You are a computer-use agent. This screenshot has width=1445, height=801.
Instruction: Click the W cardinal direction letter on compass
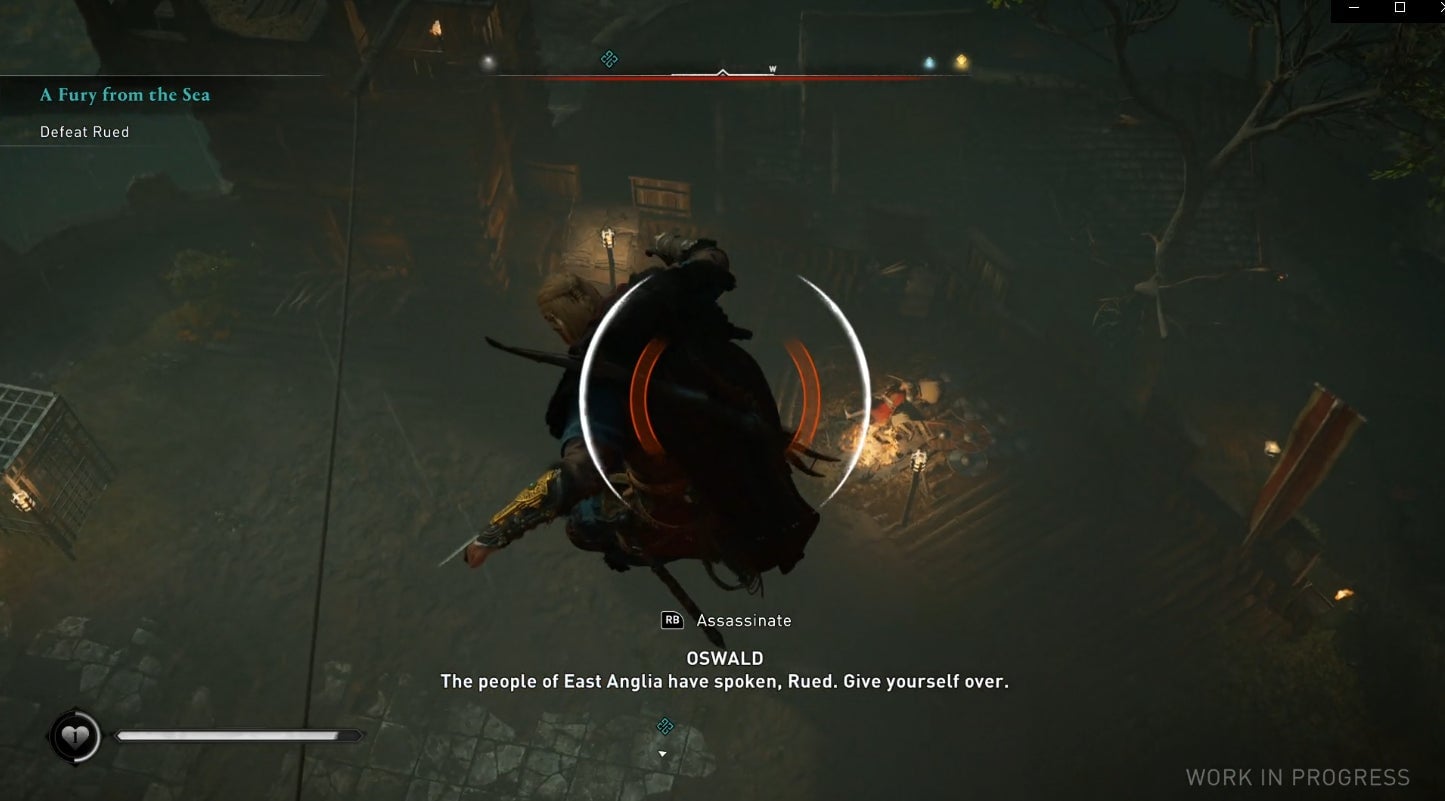pyautogui.click(x=770, y=70)
